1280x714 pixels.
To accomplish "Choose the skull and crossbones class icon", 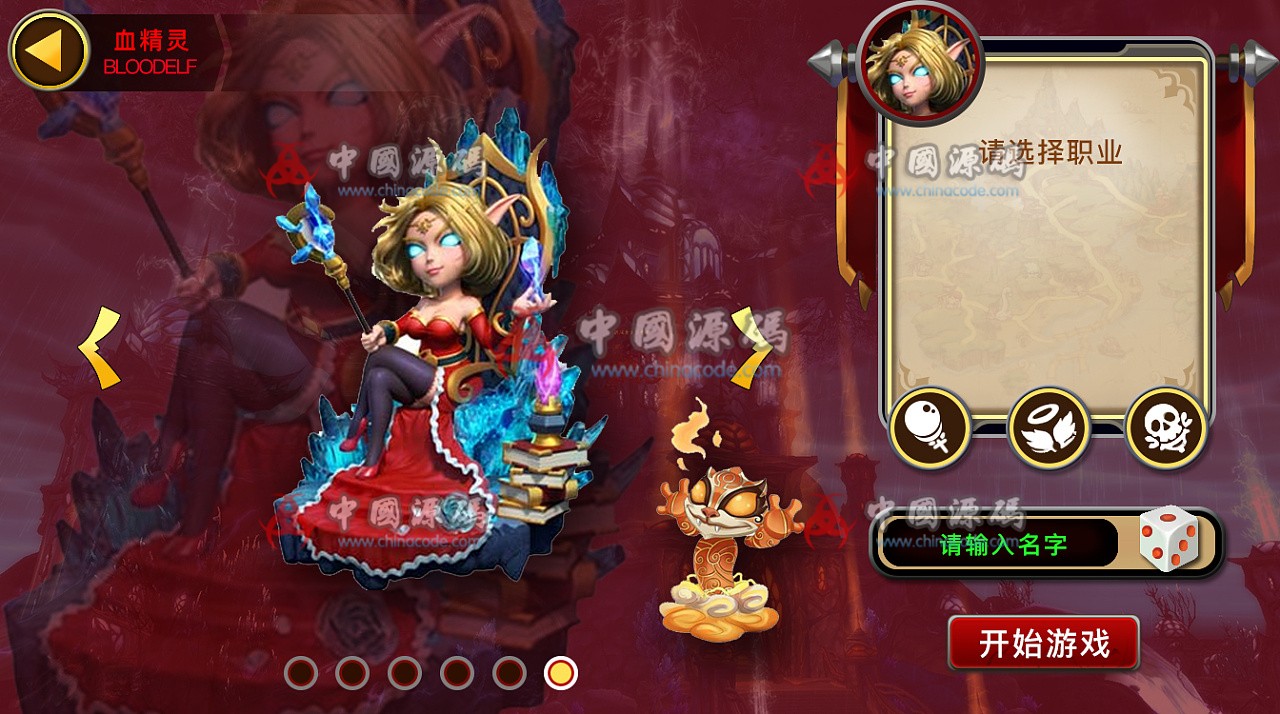I will (1166, 428).
